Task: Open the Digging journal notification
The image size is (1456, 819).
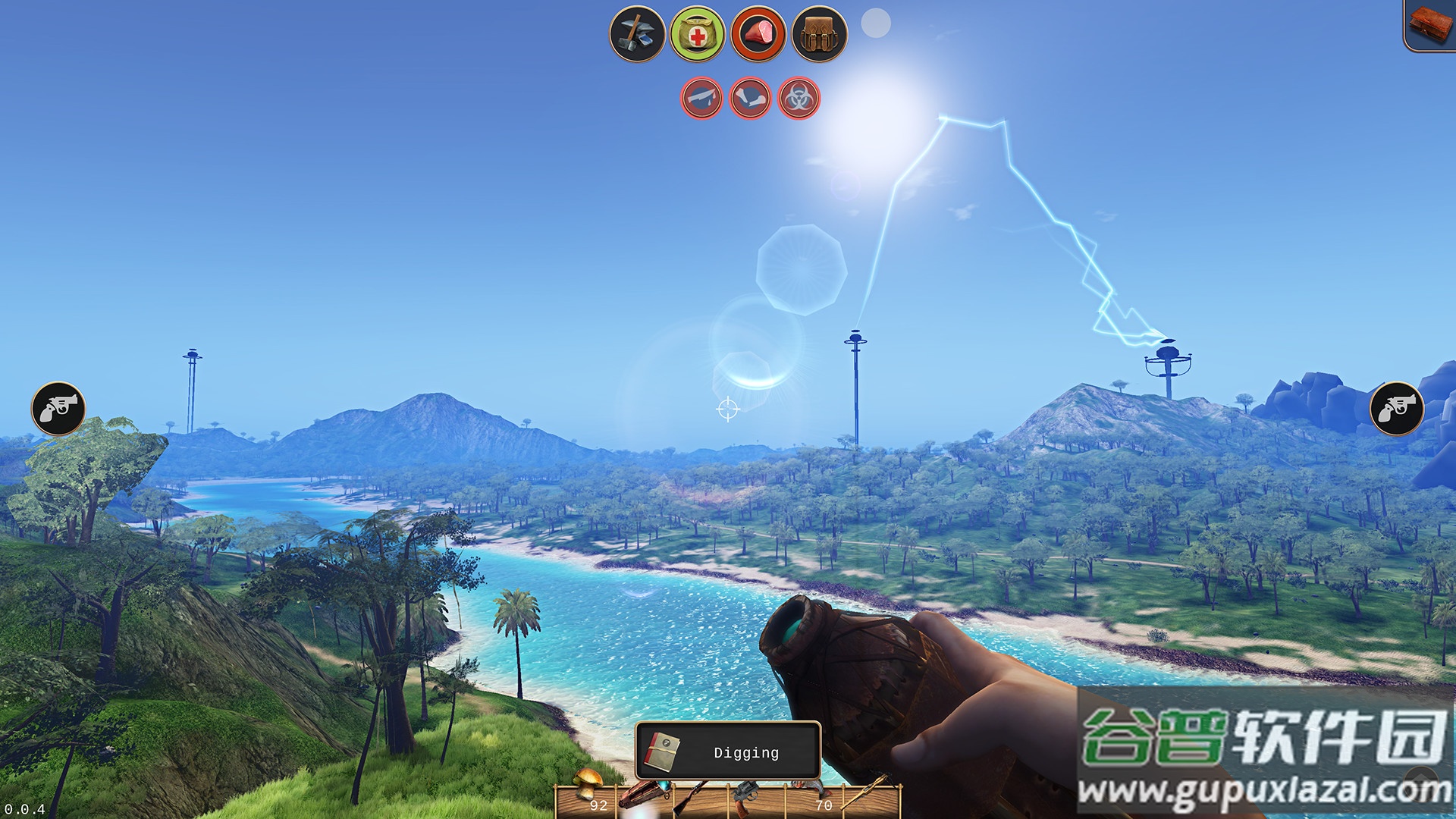Action: click(728, 751)
